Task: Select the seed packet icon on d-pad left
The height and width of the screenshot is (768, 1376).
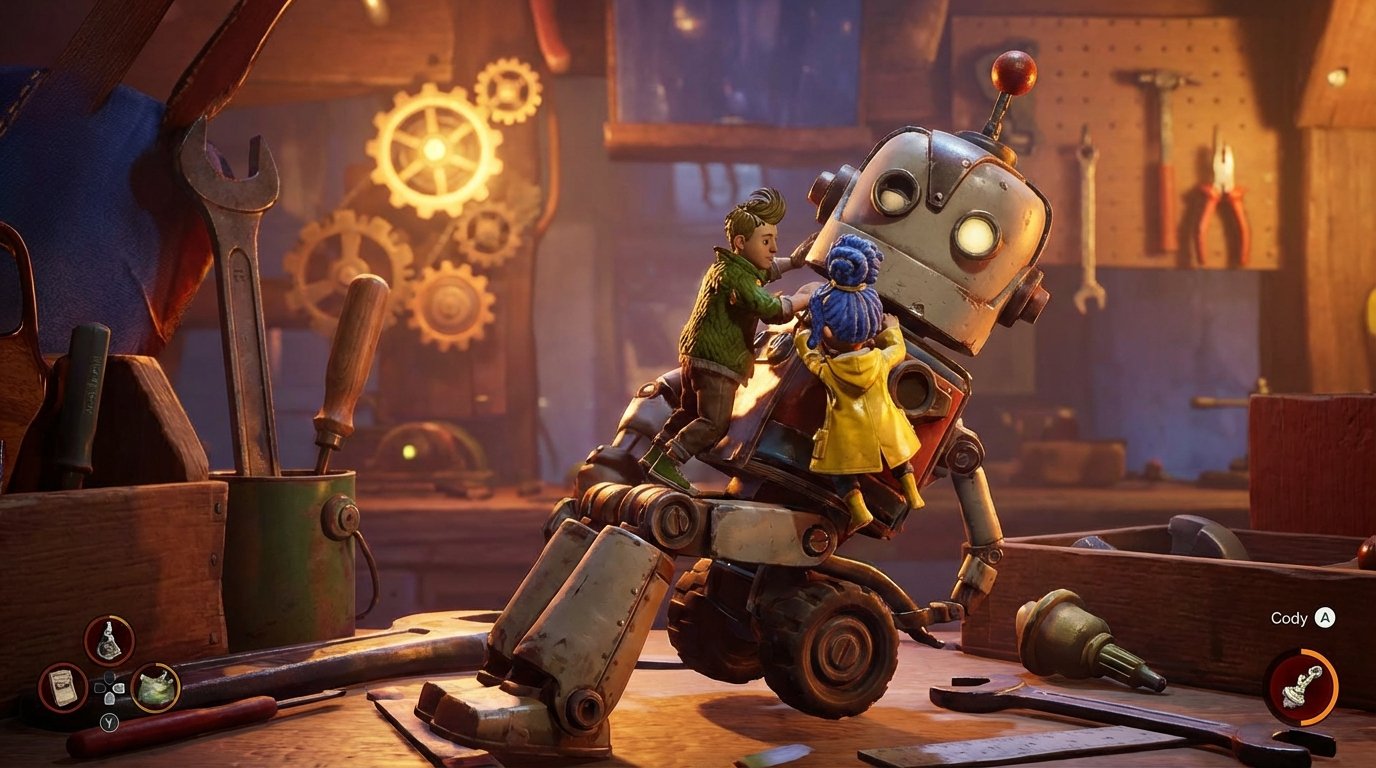Action: (x=64, y=688)
